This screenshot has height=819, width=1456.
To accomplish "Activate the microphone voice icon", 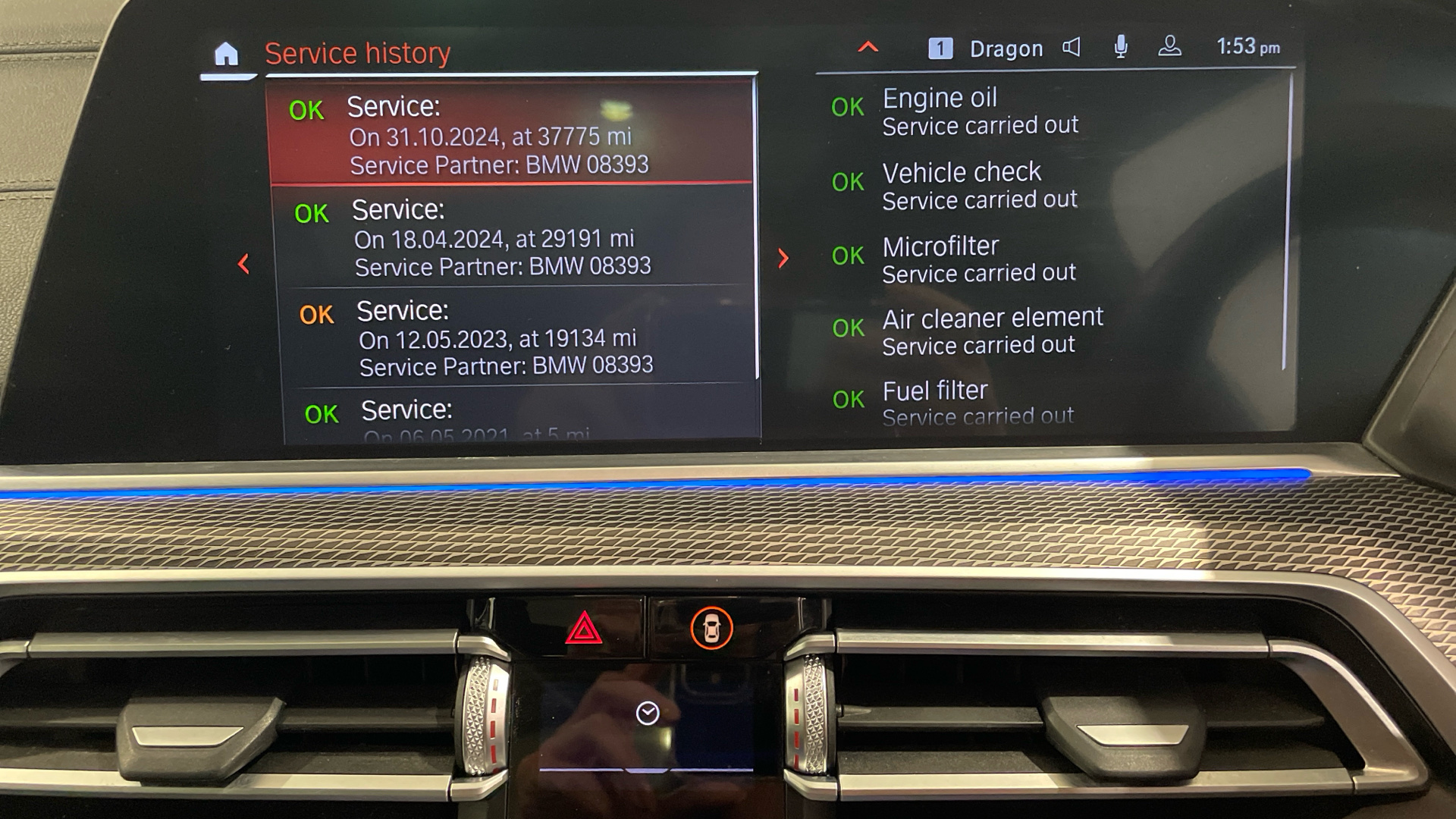I will coord(1120,47).
